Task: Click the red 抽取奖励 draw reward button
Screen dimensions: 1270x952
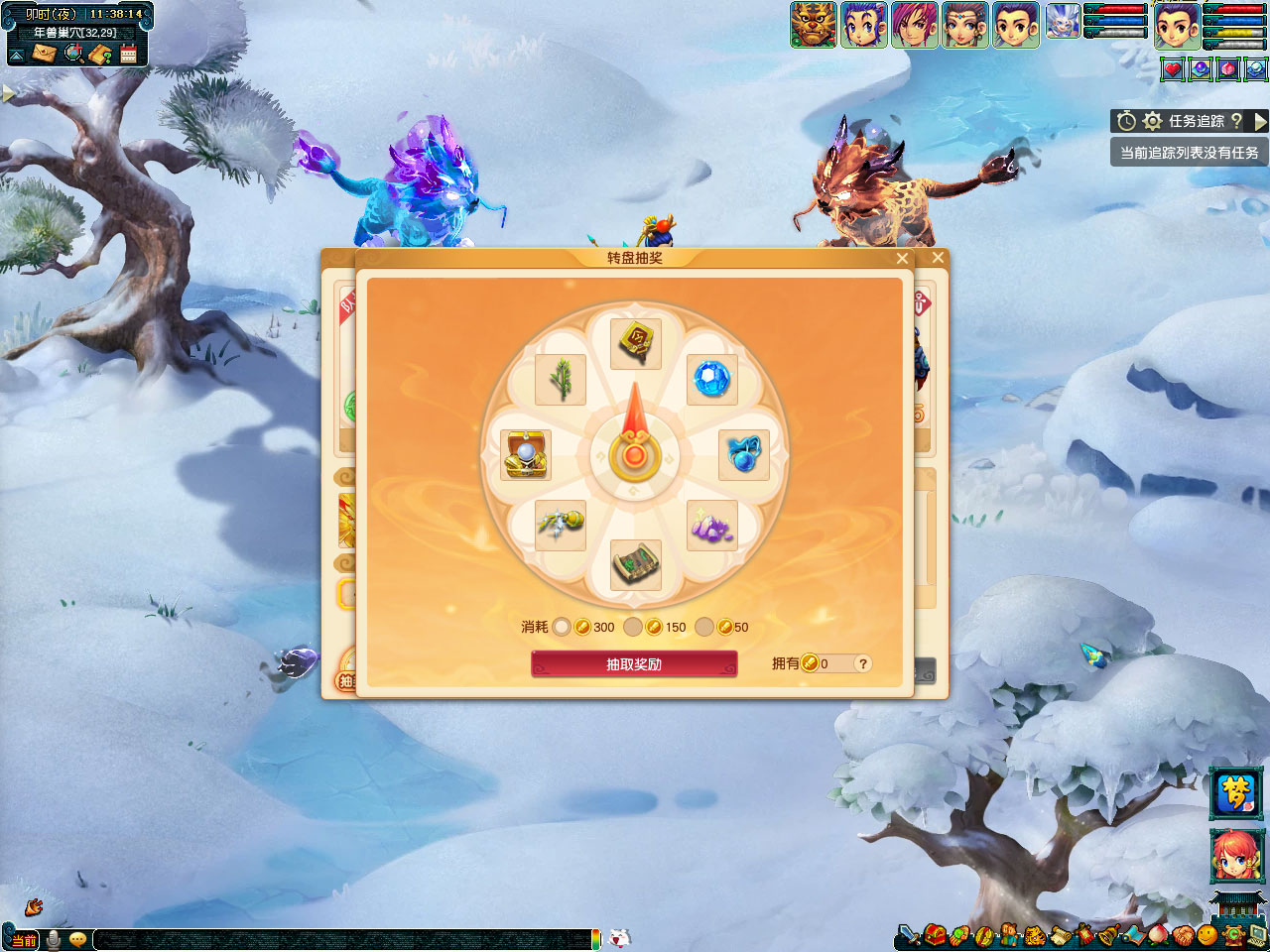Action: tap(634, 663)
